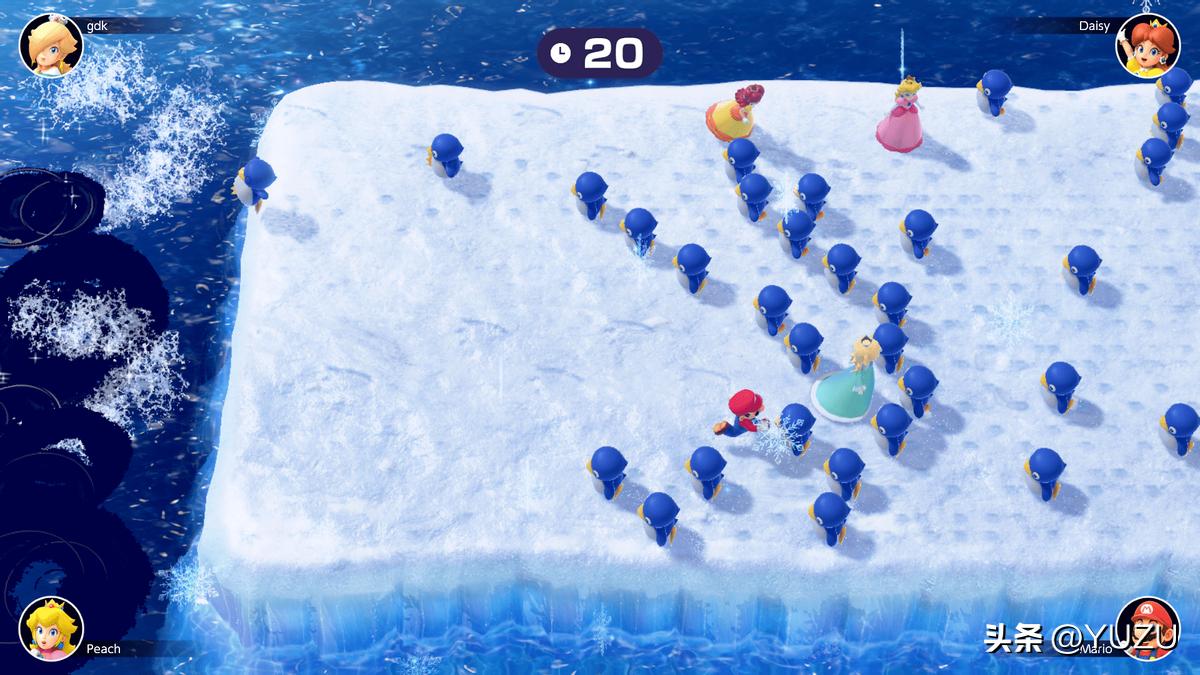
Task: Select Daisy's player portrait icon
Action: coord(1147,45)
